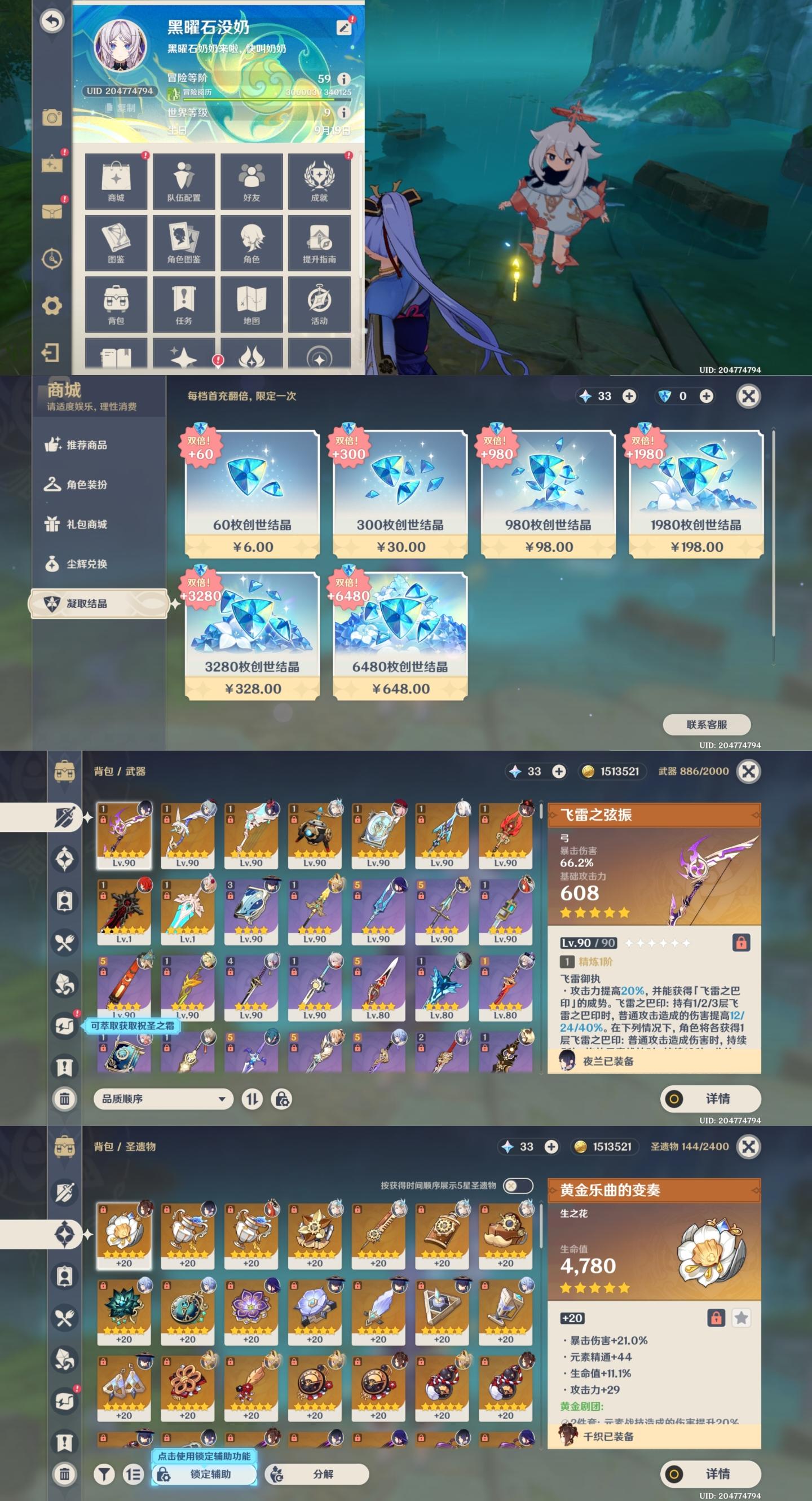Screen dimensions: 812x1501
Task: Select the 1980枚创世结晶 pack
Action: [696, 495]
